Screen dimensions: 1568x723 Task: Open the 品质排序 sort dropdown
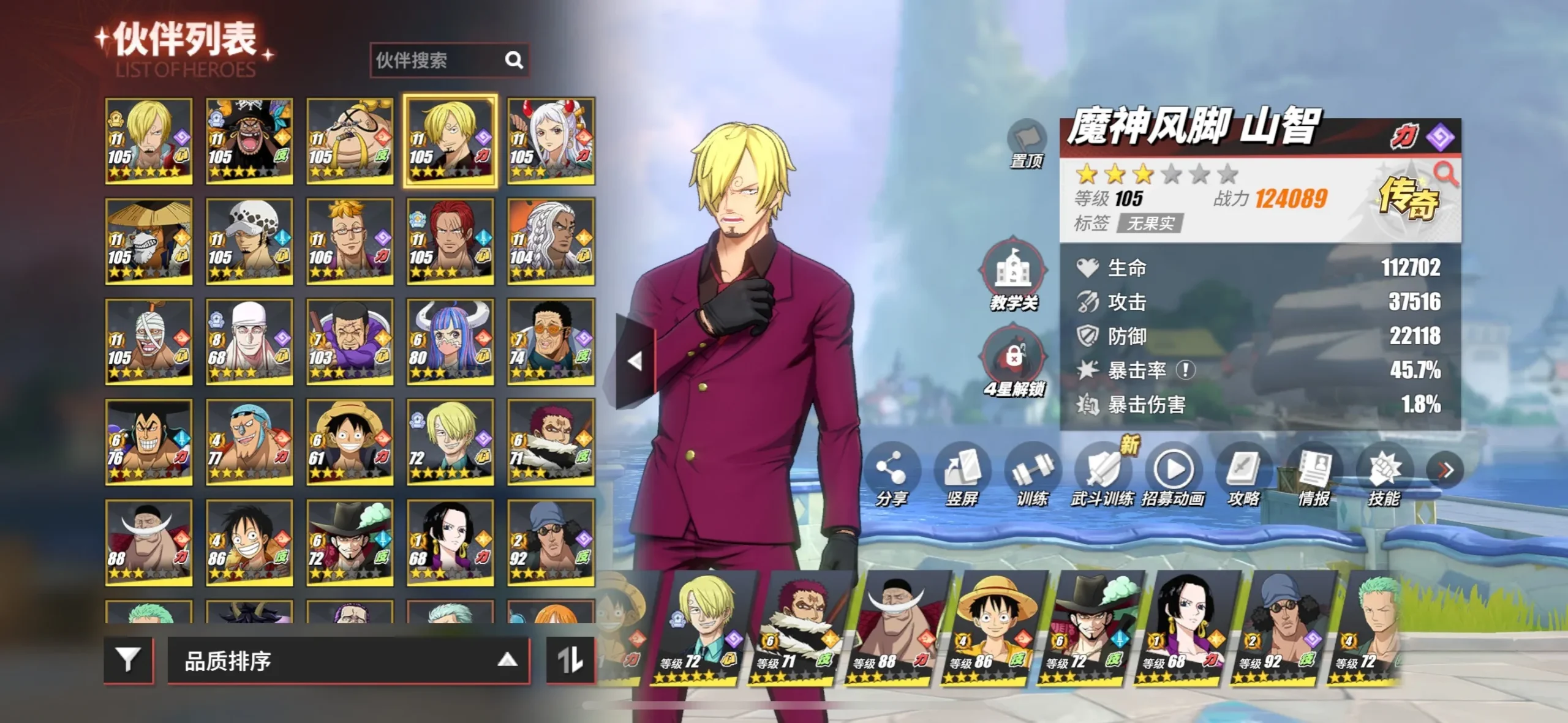pyautogui.click(x=348, y=661)
